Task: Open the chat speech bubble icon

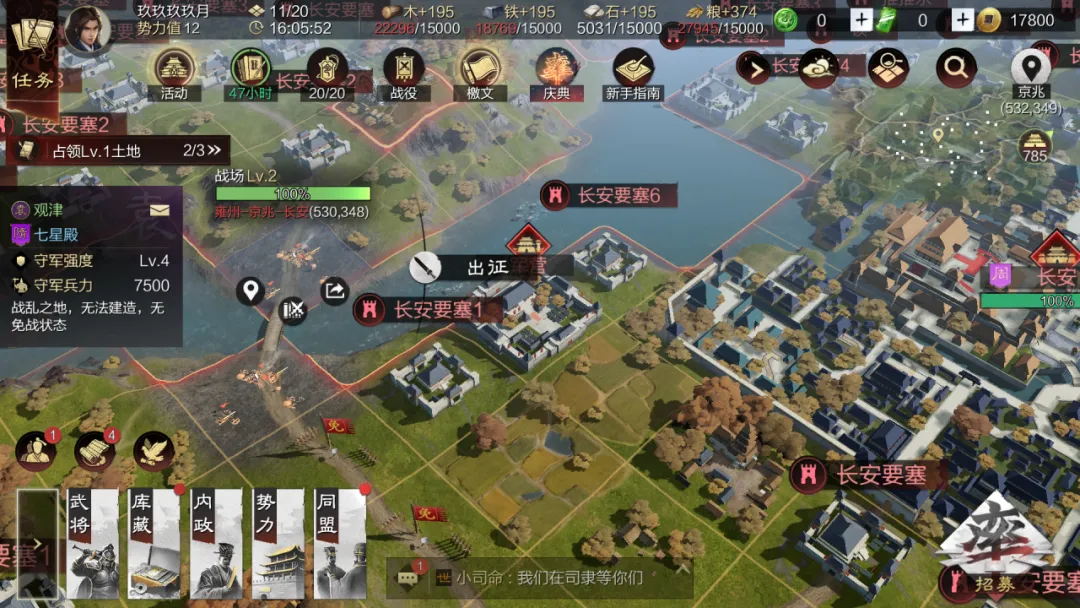Action: (x=408, y=577)
